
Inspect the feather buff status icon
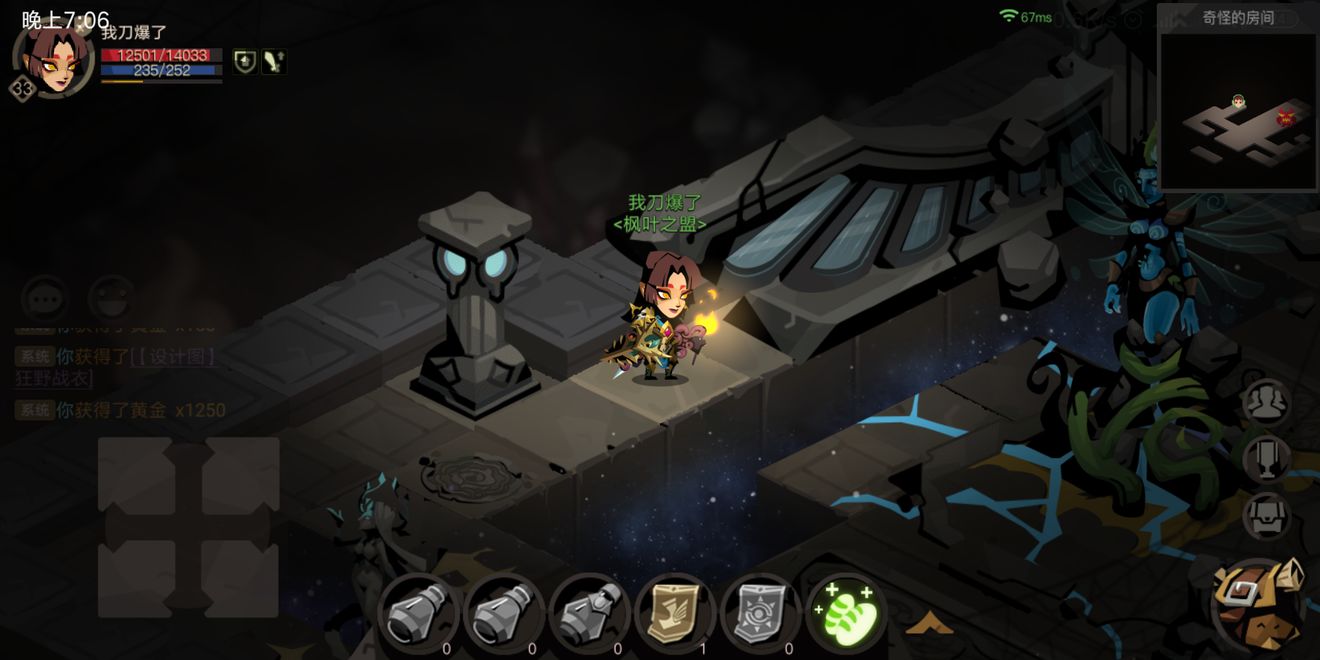pos(274,62)
